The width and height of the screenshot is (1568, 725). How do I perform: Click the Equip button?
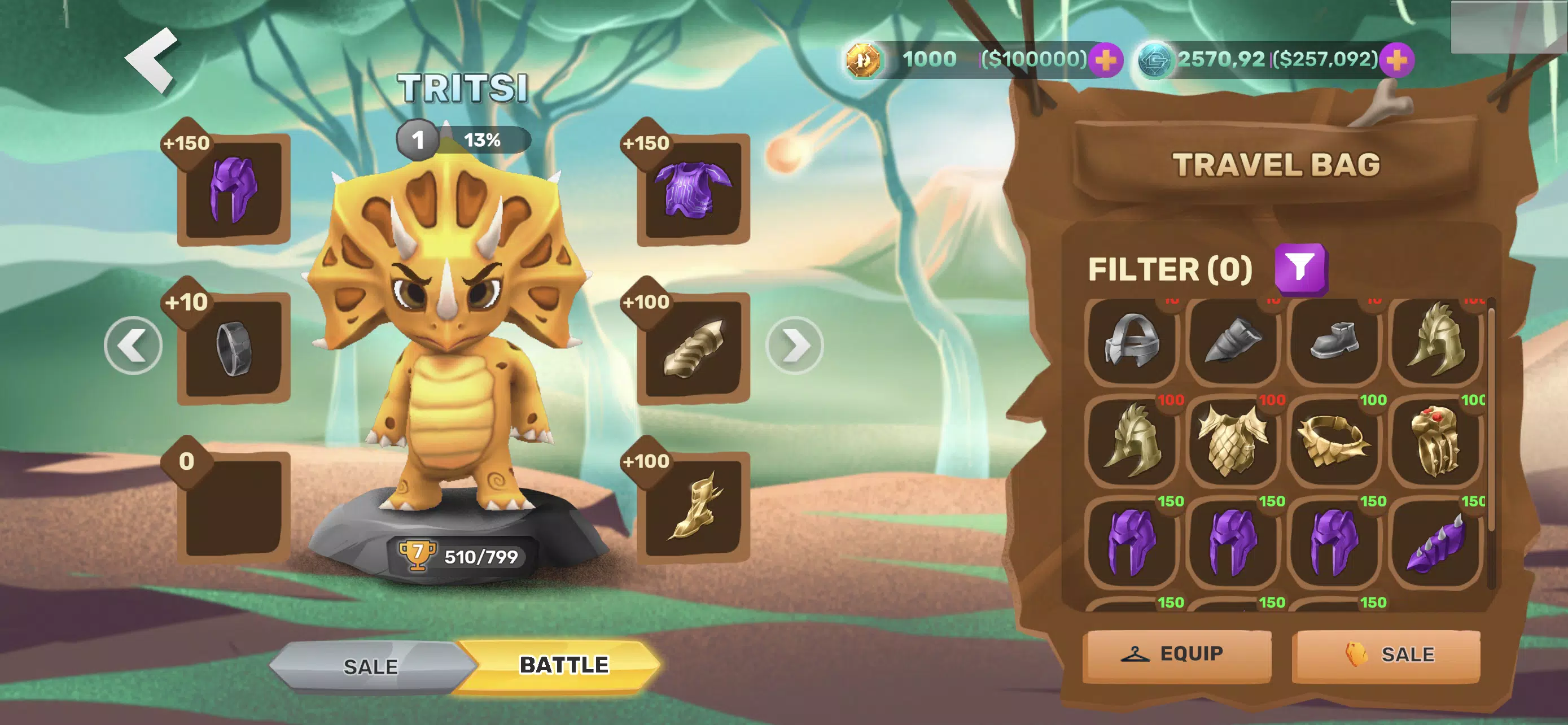tap(1177, 654)
